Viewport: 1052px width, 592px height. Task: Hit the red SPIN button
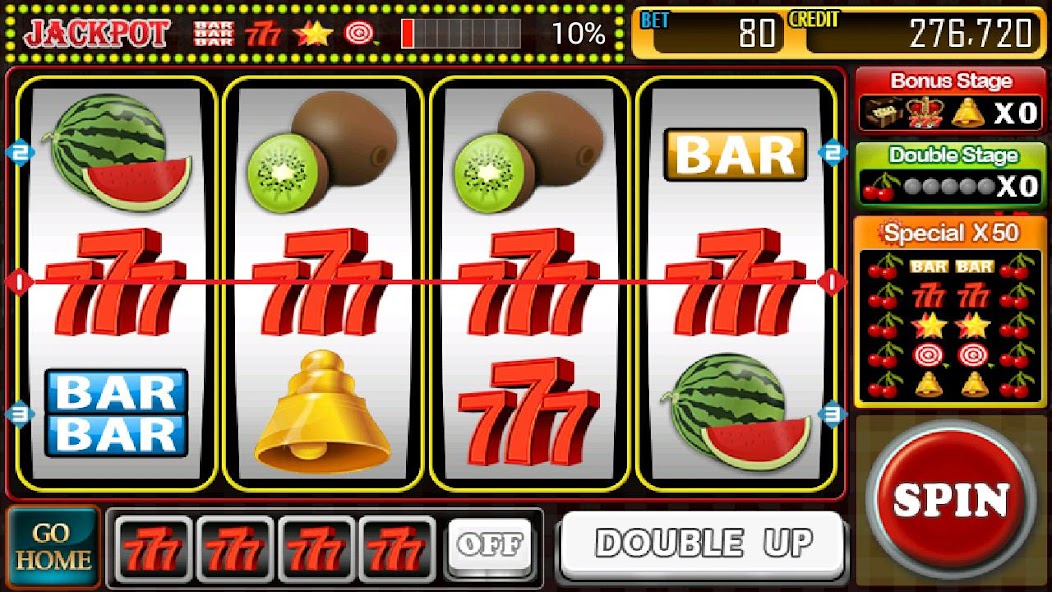pos(949,499)
